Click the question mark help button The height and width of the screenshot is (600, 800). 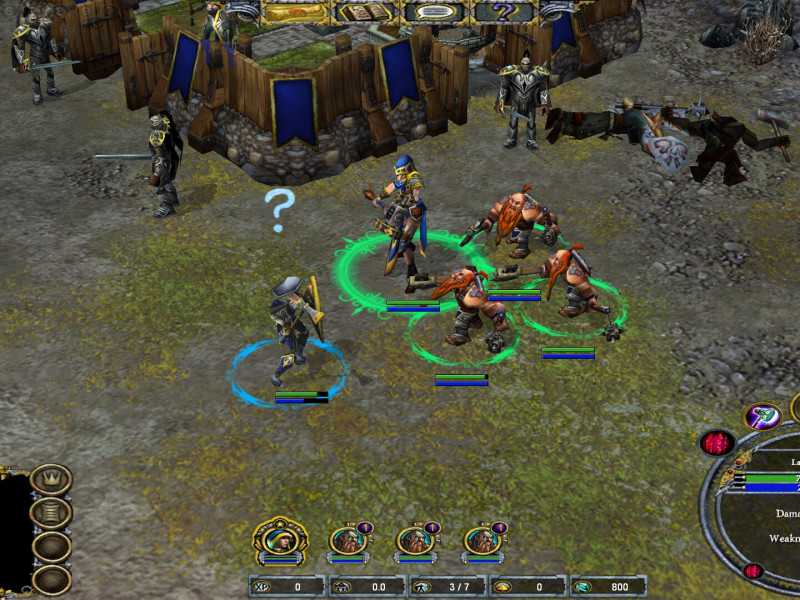(x=505, y=12)
